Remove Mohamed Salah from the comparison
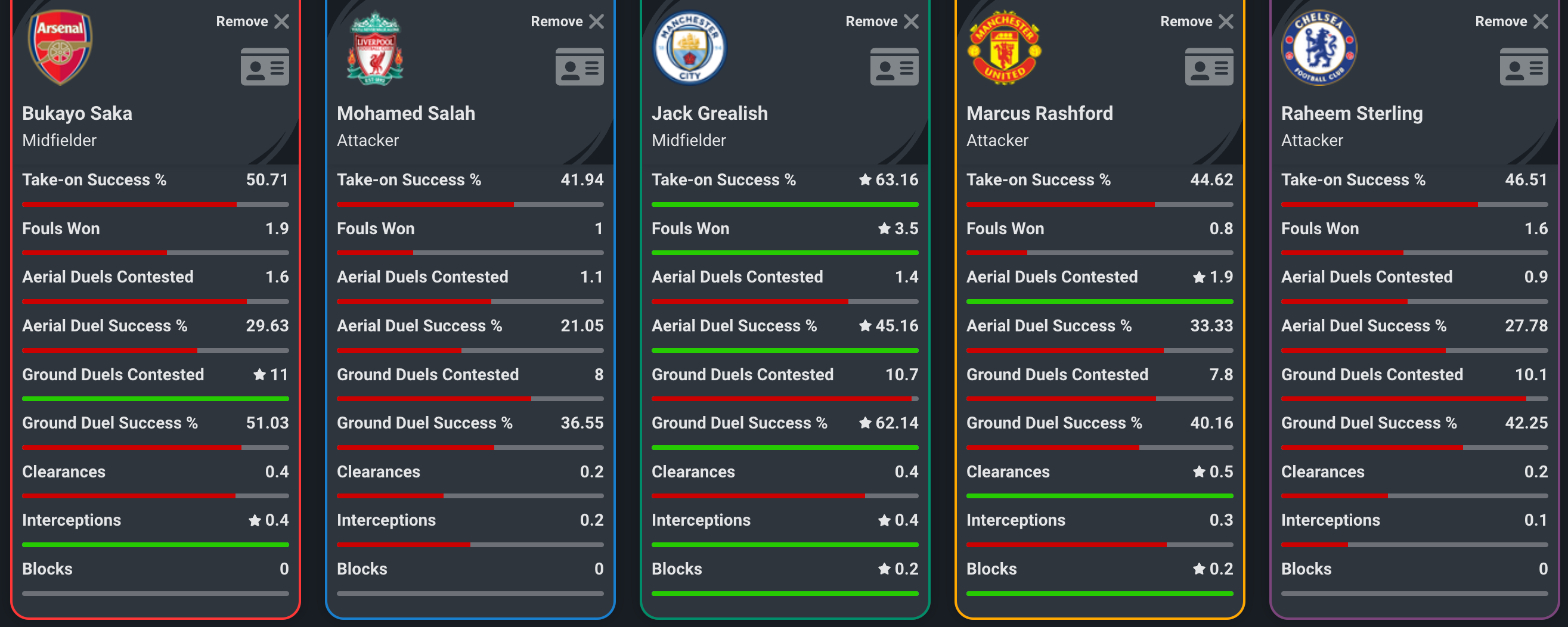This screenshot has width=1568, height=627. click(566, 21)
